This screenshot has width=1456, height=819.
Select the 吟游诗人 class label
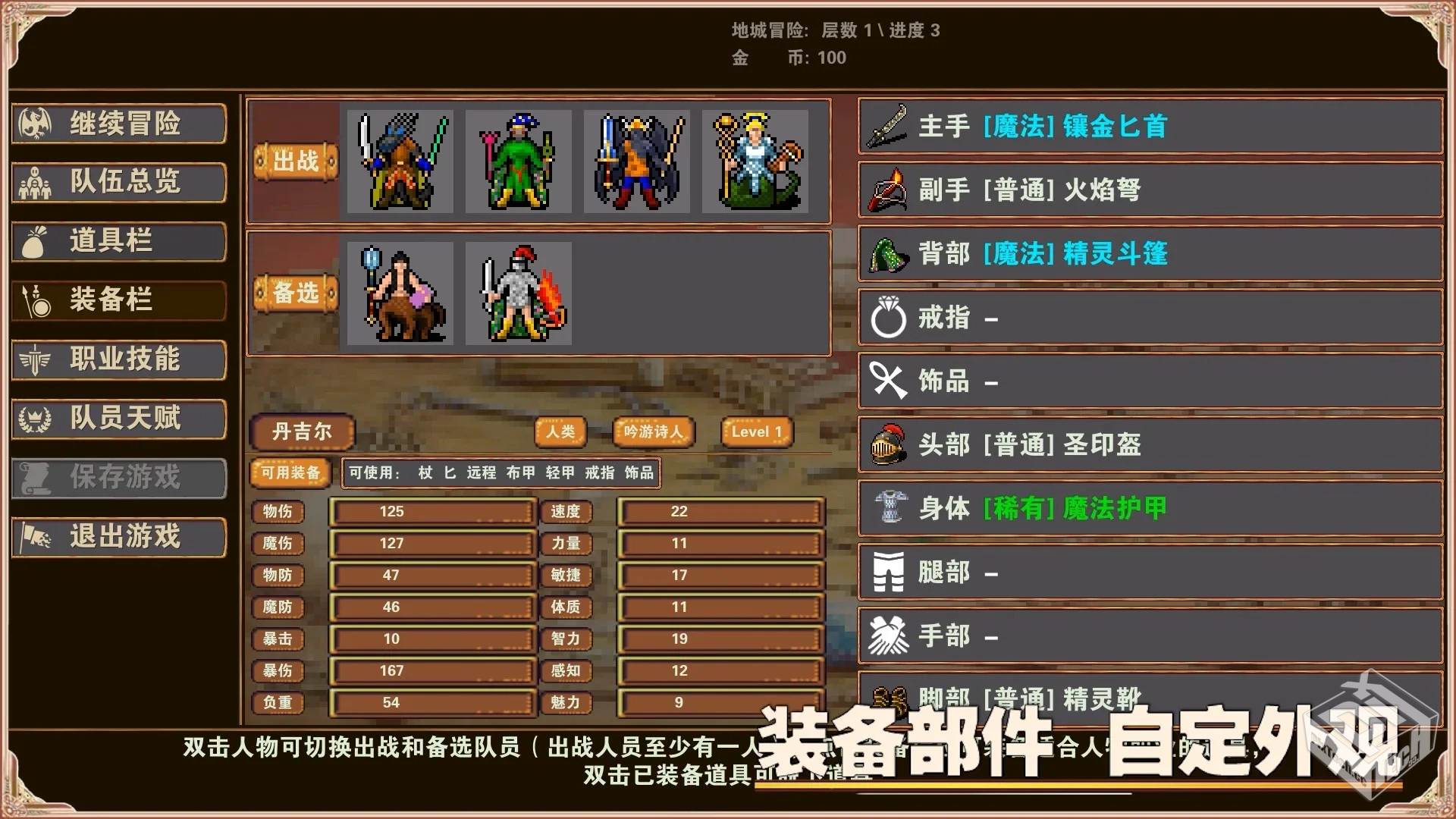653,431
